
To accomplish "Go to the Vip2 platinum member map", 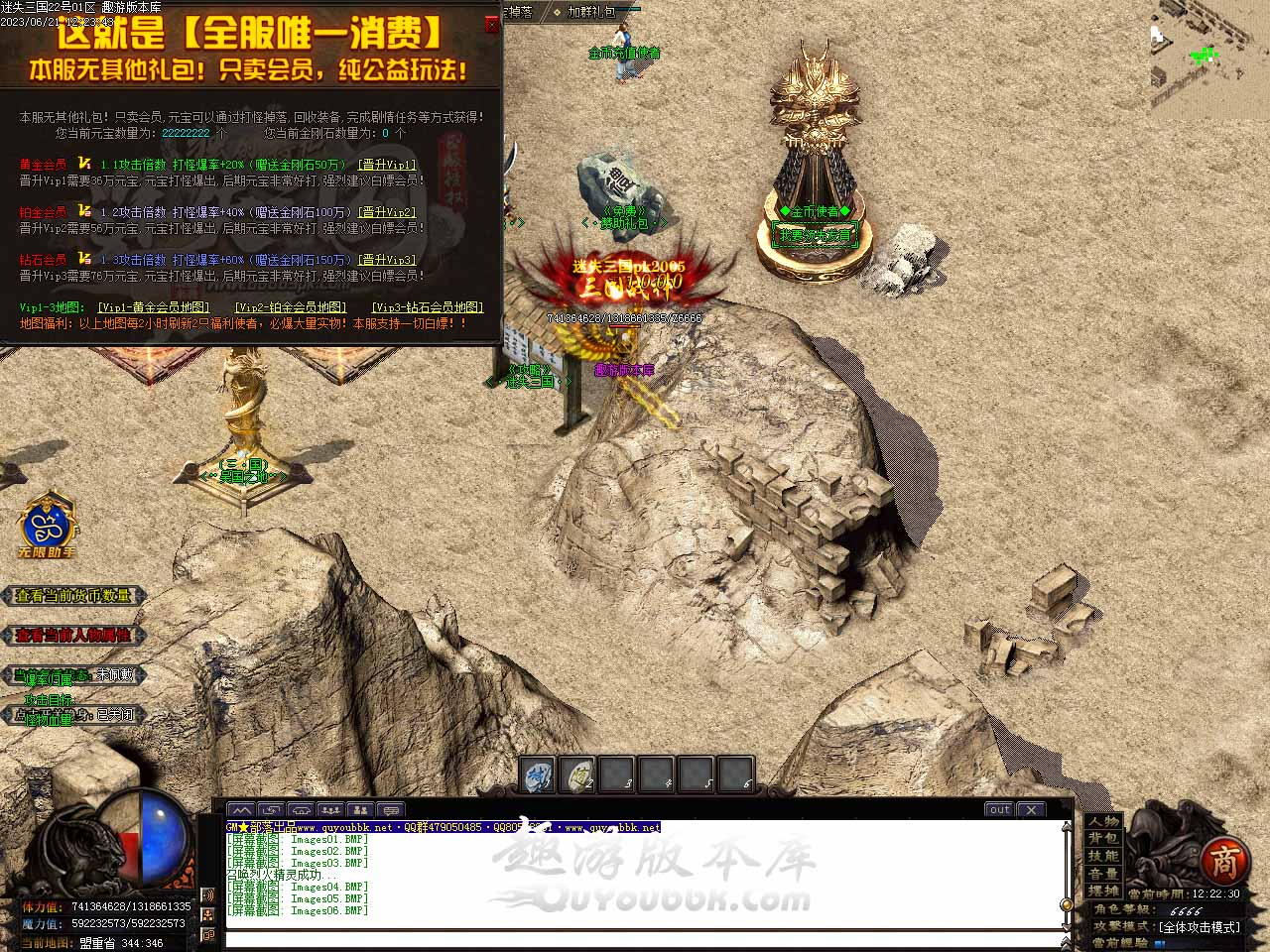I will [291, 307].
